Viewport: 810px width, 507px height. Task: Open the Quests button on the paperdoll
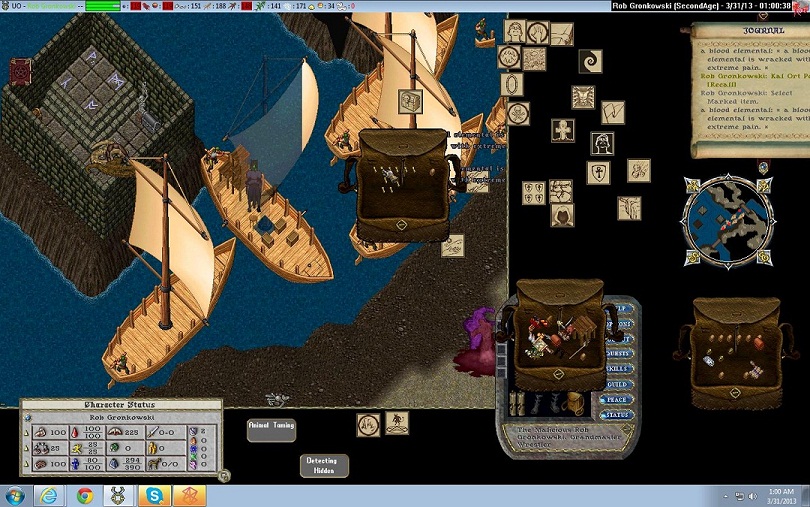point(620,352)
